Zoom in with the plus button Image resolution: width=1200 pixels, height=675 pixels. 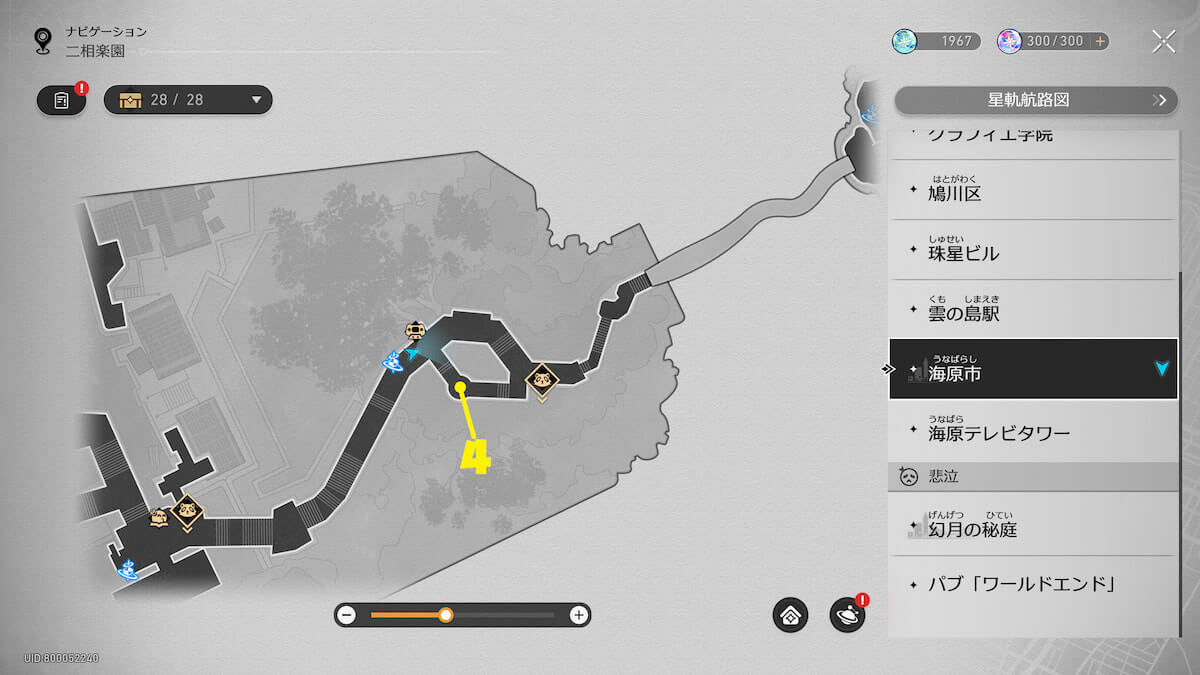pos(578,615)
